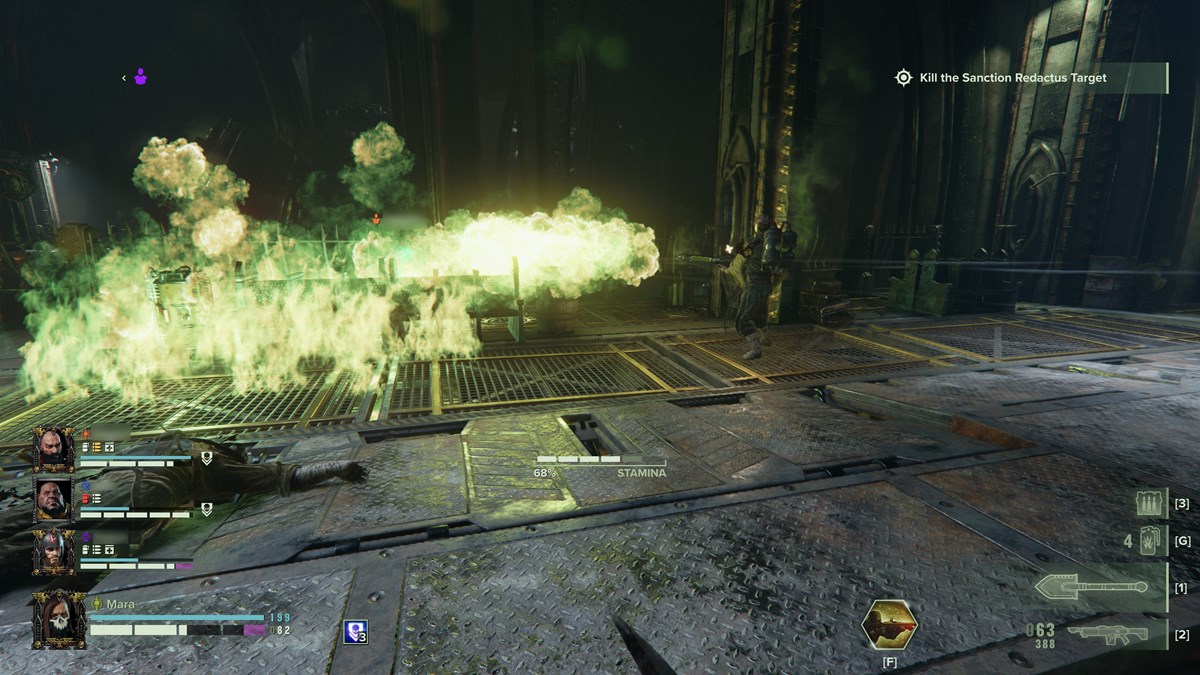Select the ogryn teammate portrait
This screenshot has width=1200, height=675.
53,498
